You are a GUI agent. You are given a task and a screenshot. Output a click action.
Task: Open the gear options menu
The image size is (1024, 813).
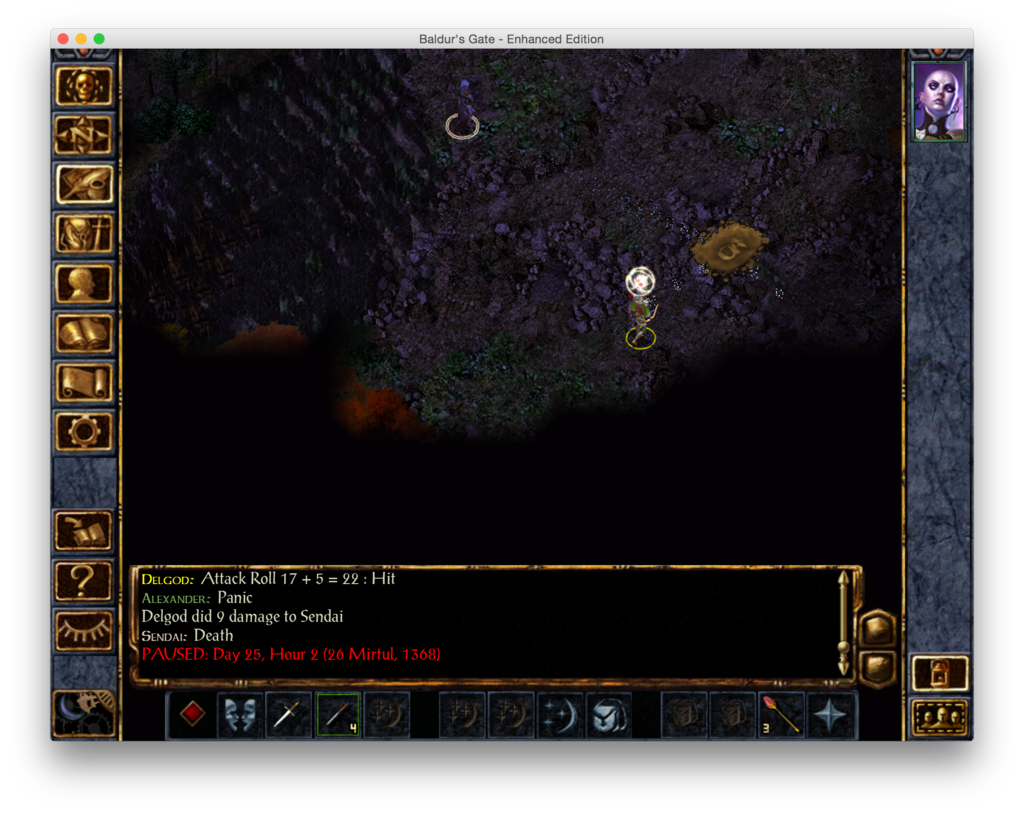pyautogui.click(x=84, y=431)
